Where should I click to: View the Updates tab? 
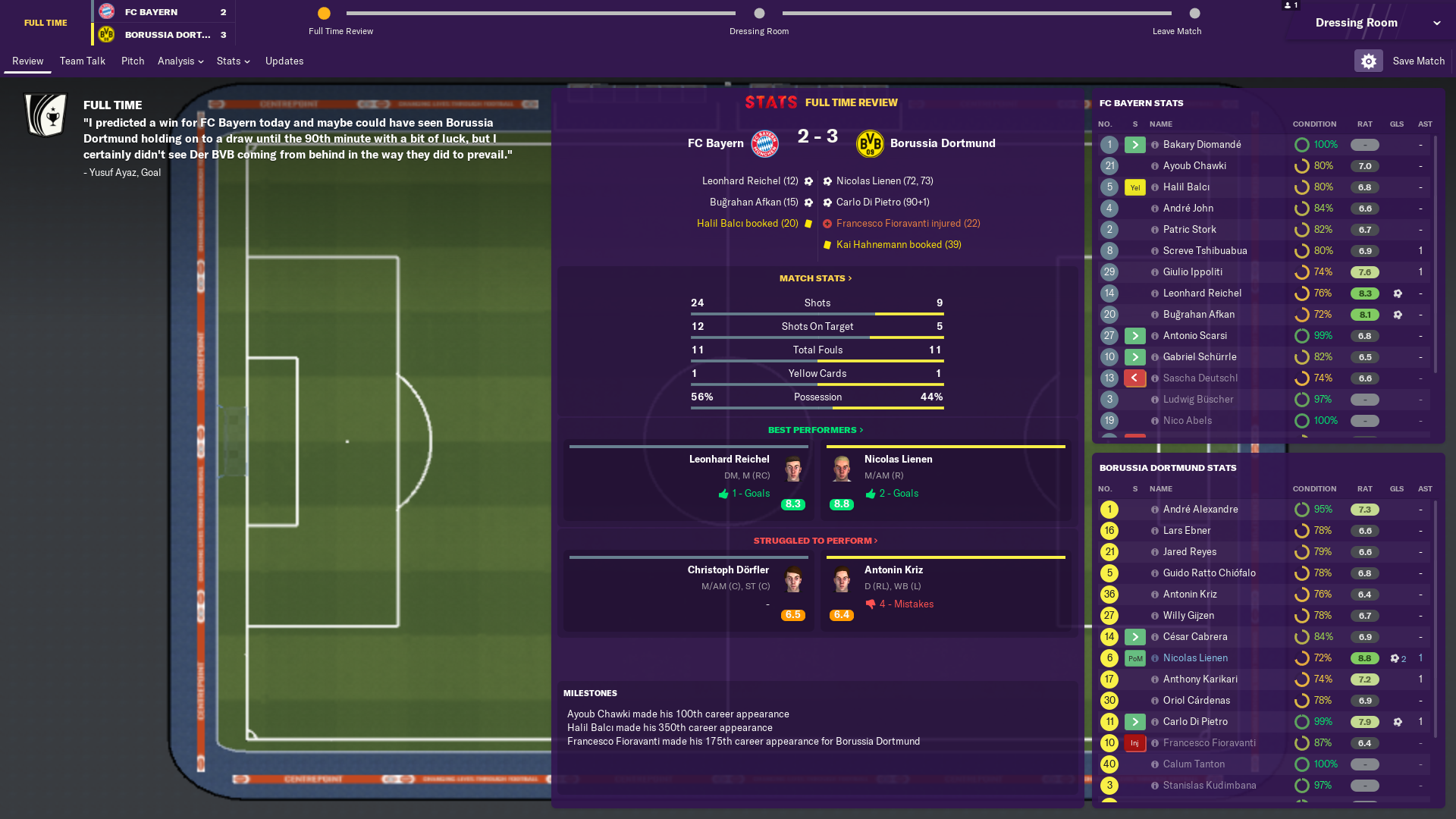tap(284, 61)
